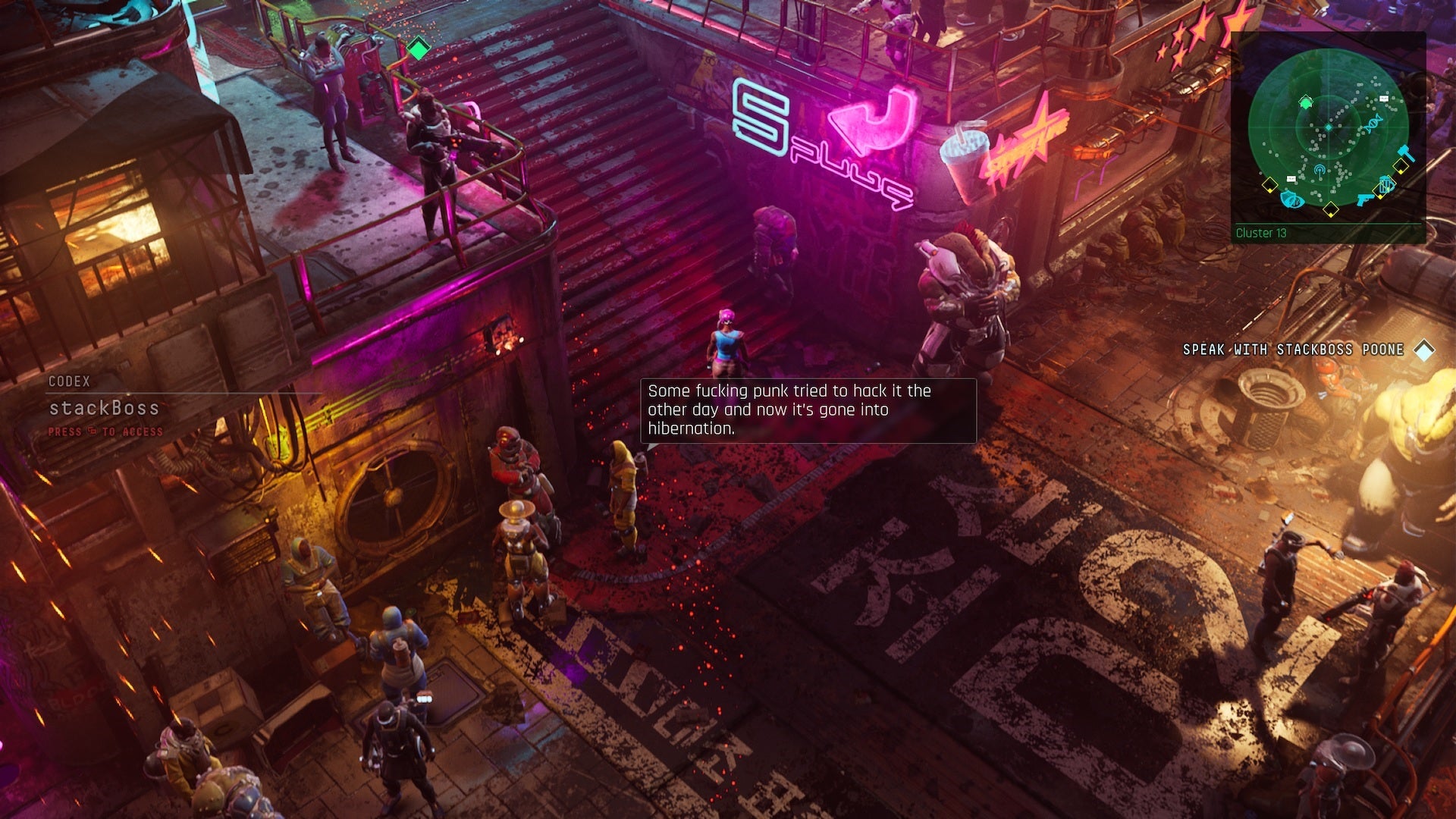The height and width of the screenshot is (819, 1456).
Task: Select the DNA grafter icon on the minimap
Action: tap(1373, 124)
